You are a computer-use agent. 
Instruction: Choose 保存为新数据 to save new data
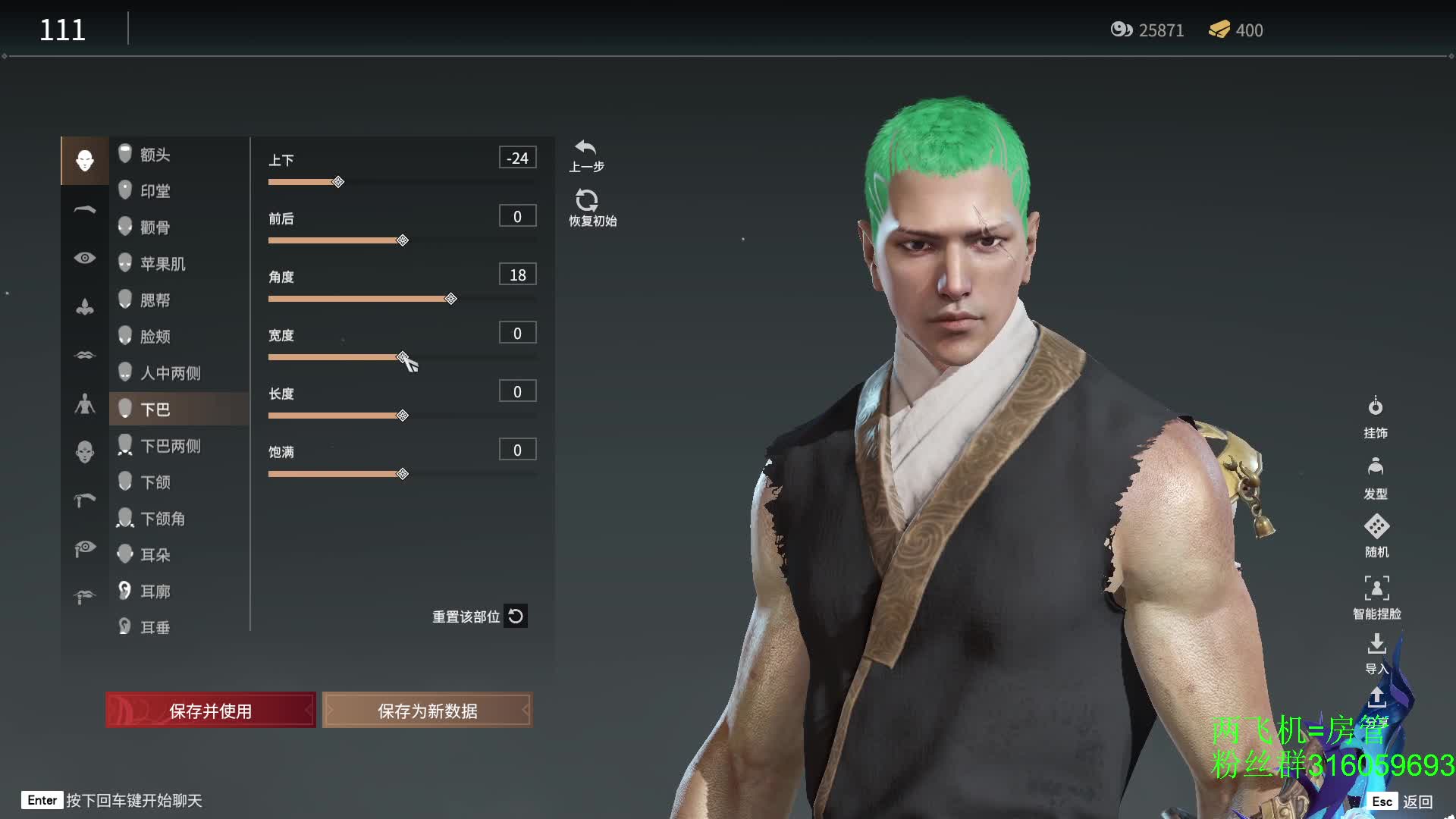[x=427, y=711]
